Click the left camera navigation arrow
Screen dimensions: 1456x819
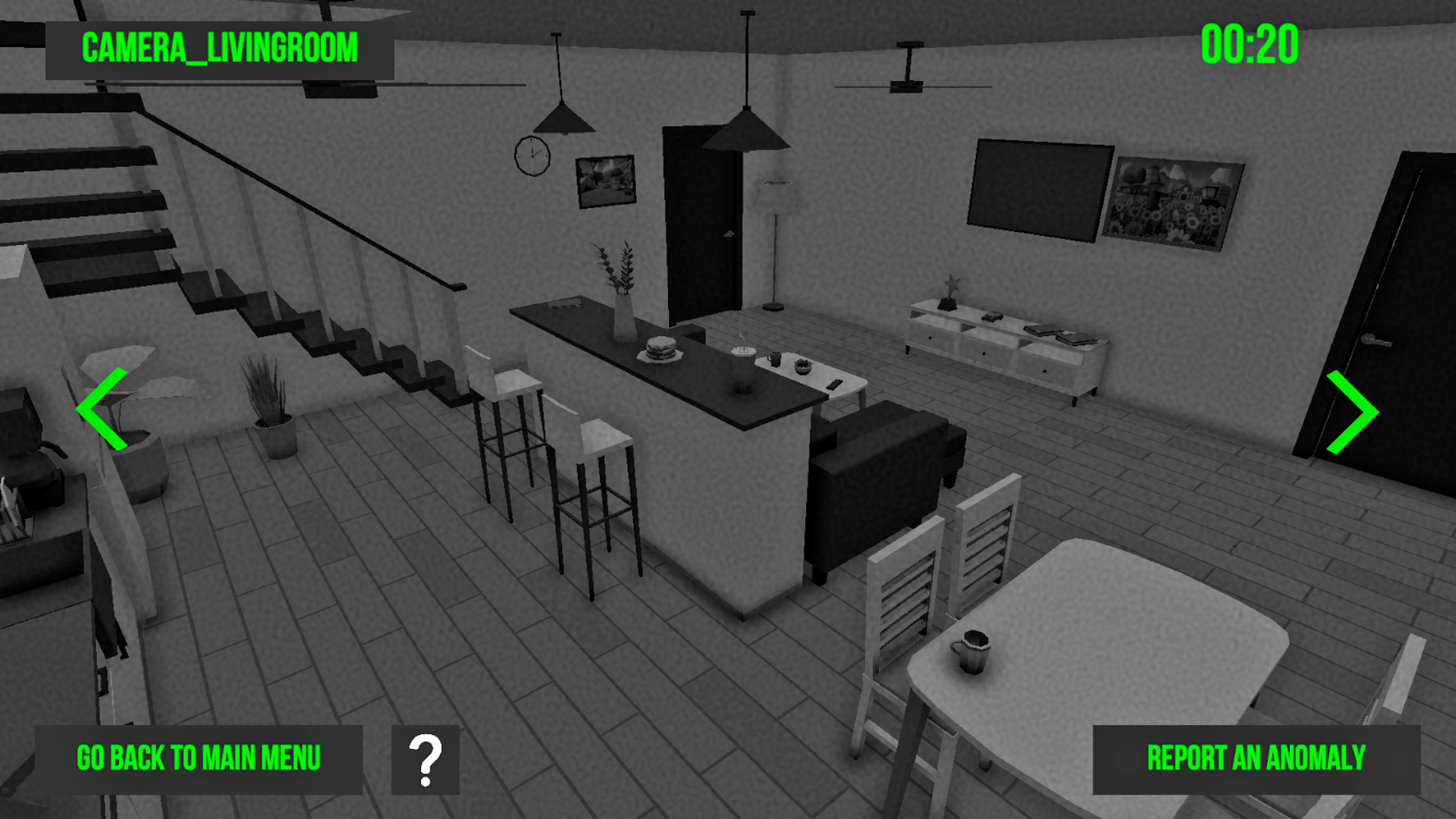(102, 409)
